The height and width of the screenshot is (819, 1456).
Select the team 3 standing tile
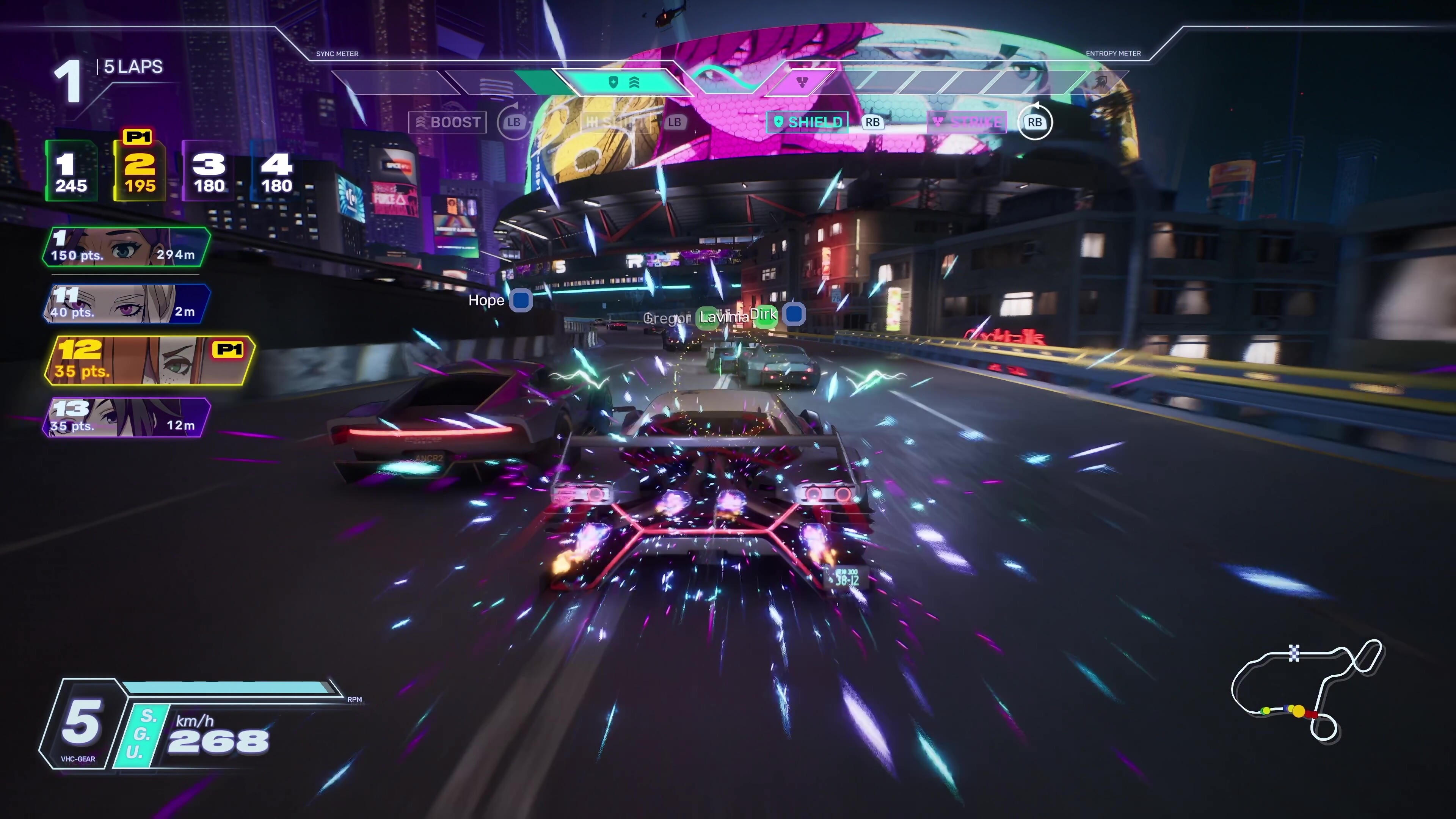[209, 172]
